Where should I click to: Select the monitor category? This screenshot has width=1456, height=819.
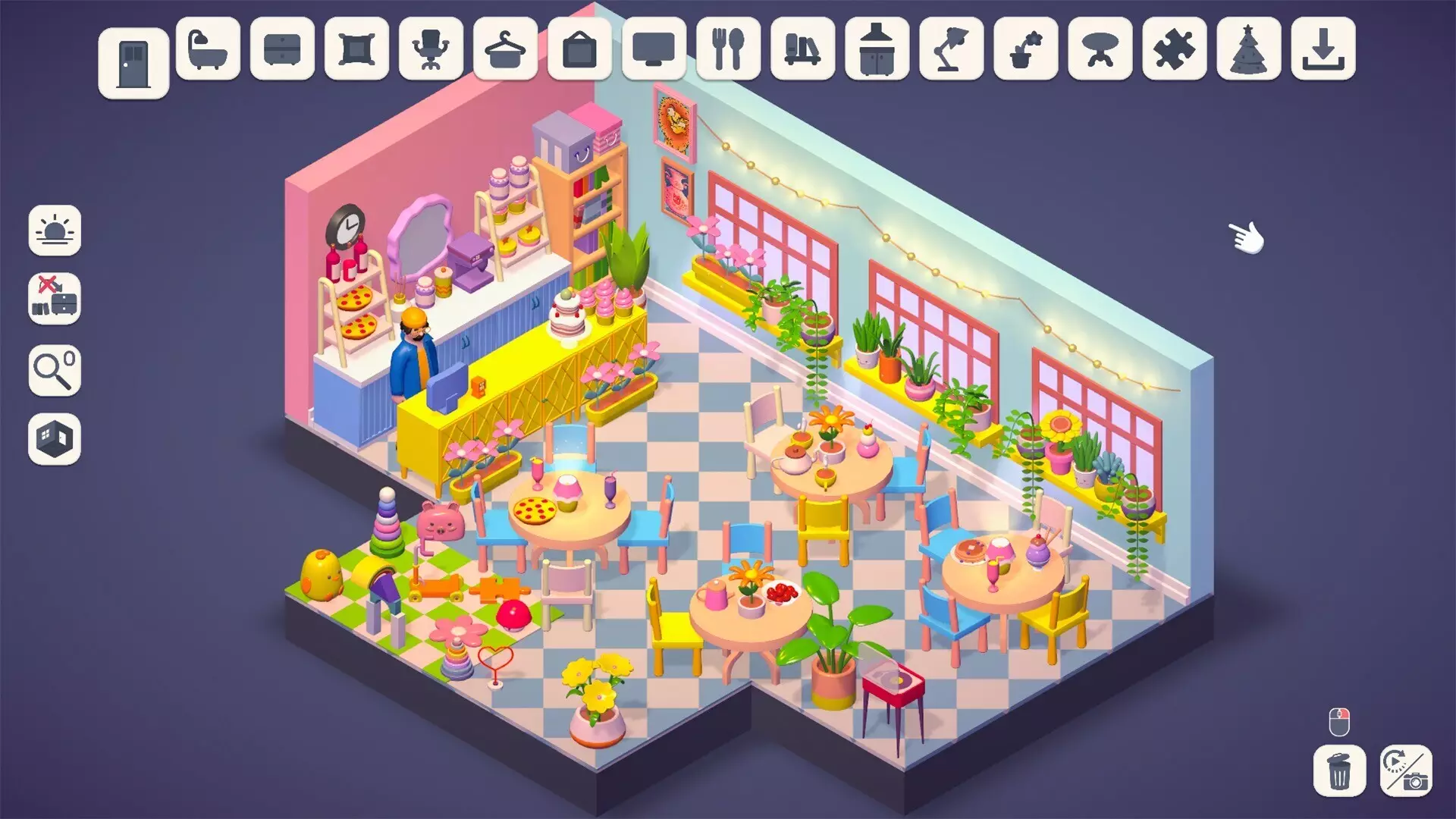(x=653, y=52)
